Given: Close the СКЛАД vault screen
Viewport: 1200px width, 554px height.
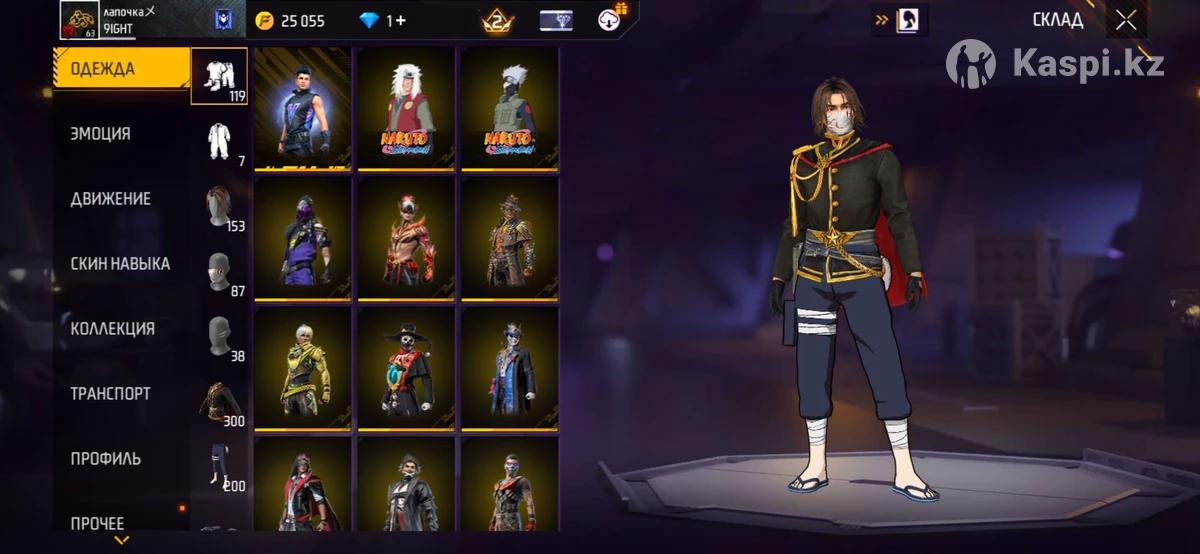Looking at the screenshot, I should [x=1126, y=20].
